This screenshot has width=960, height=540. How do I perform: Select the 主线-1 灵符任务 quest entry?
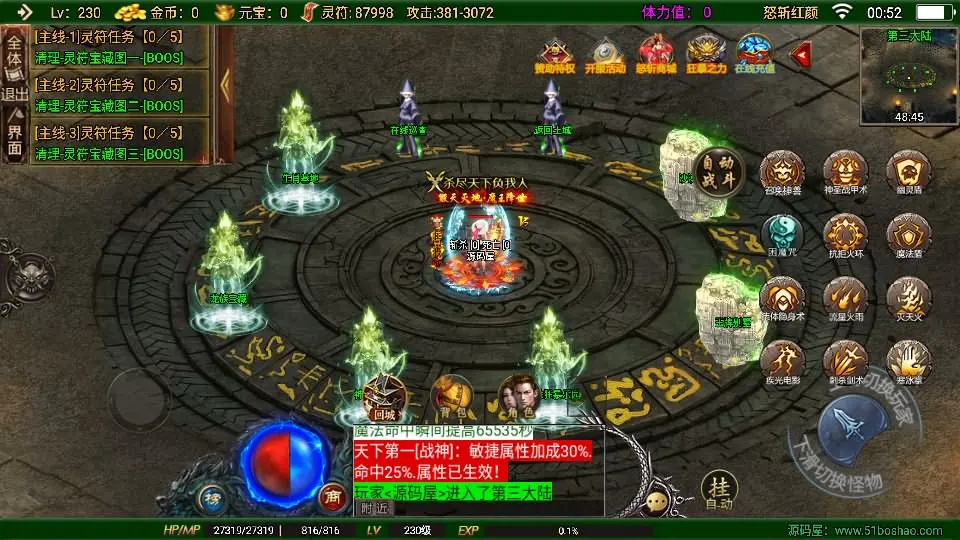click(120, 46)
